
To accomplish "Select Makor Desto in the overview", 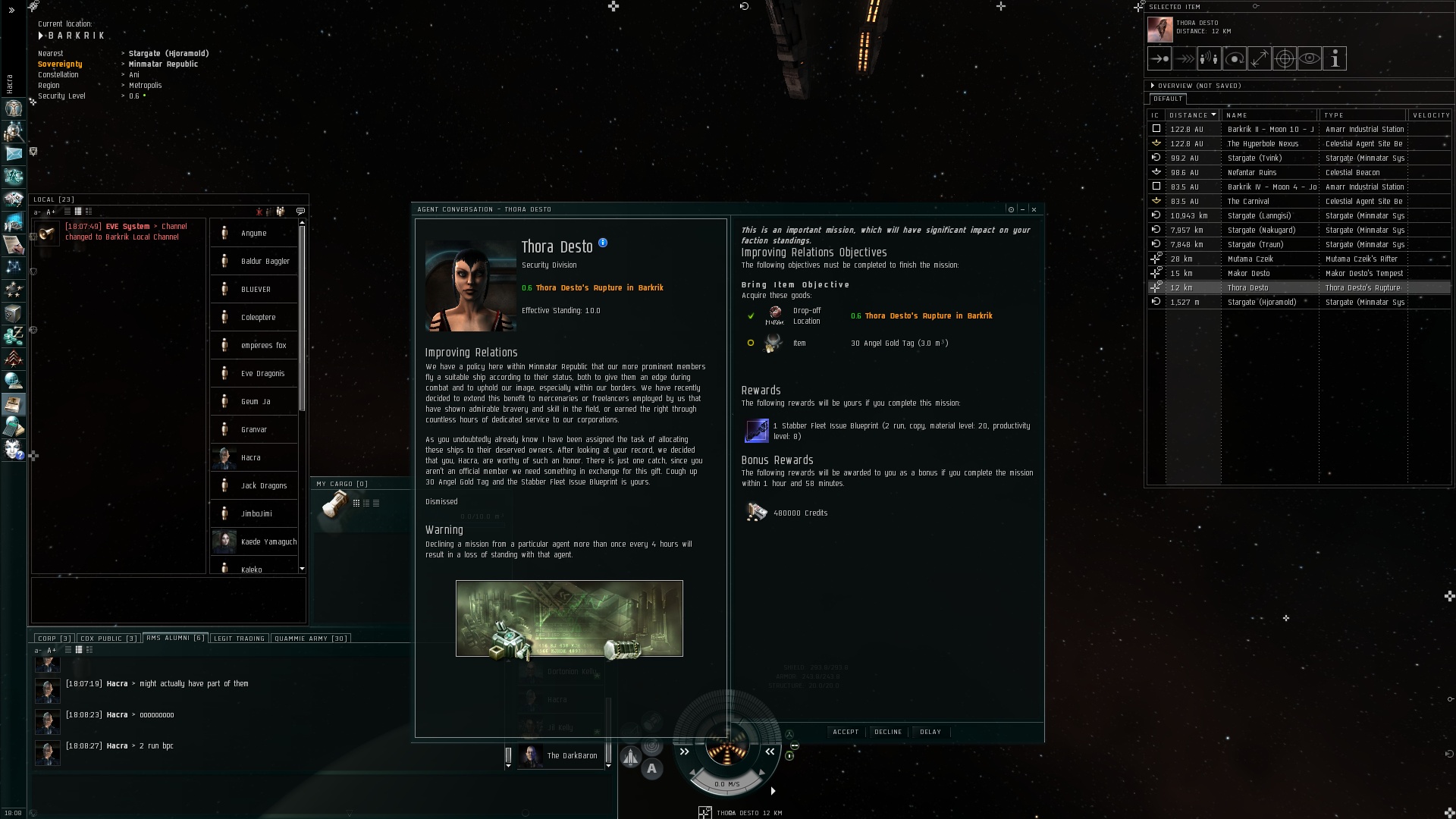I will [x=1248, y=273].
